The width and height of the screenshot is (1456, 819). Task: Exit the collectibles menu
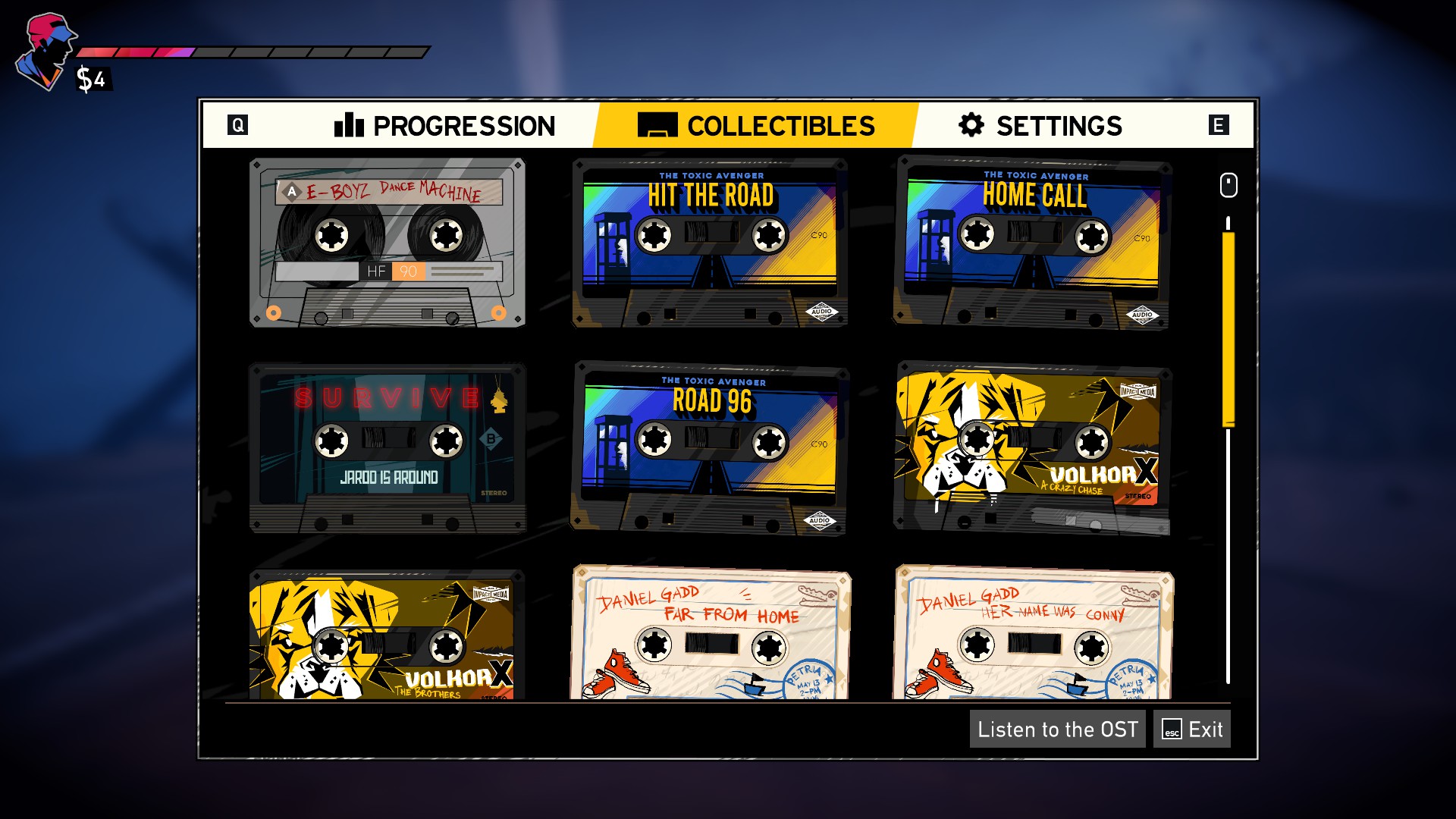[x=1191, y=730]
